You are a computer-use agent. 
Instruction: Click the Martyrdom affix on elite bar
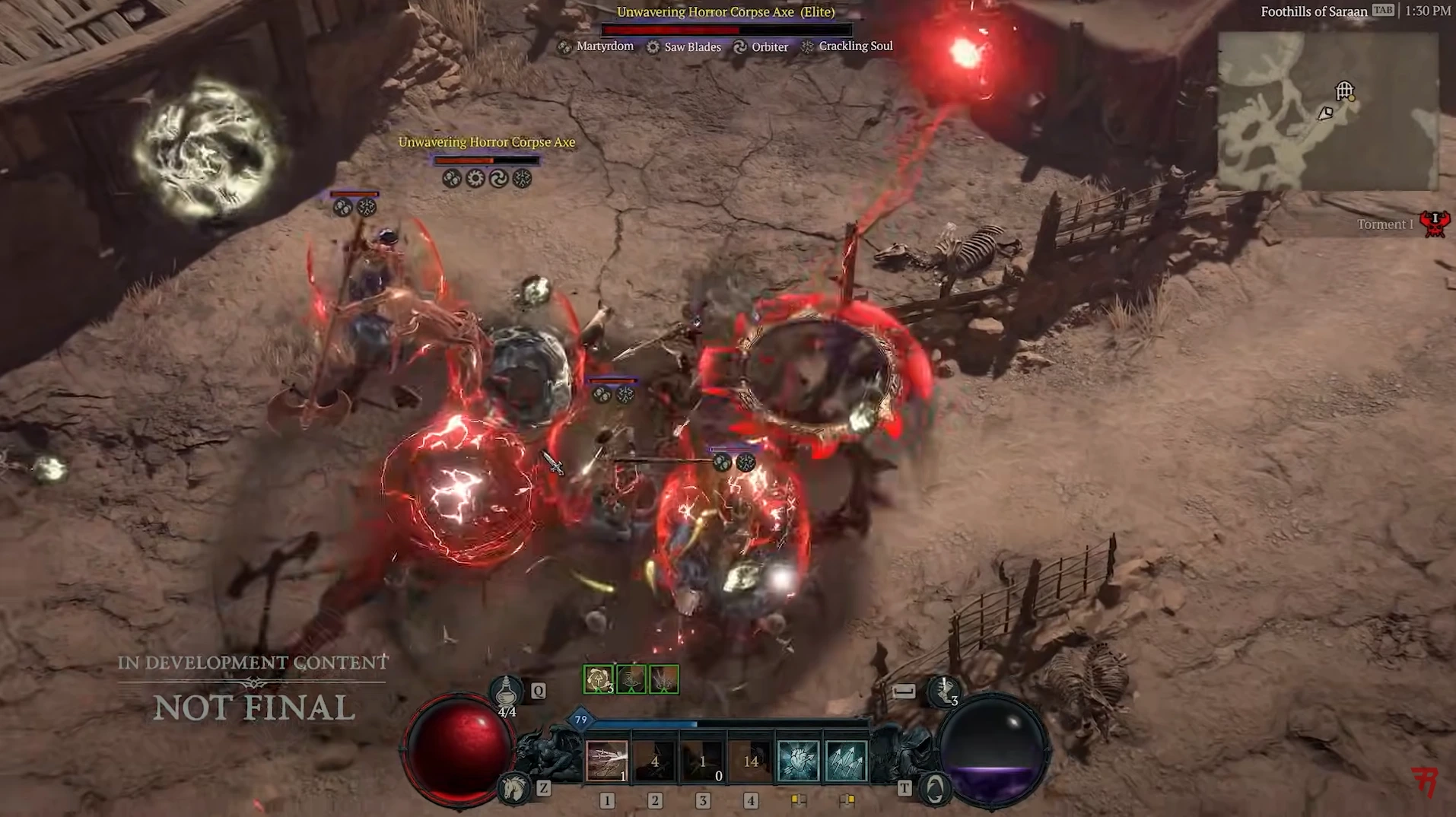click(604, 46)
